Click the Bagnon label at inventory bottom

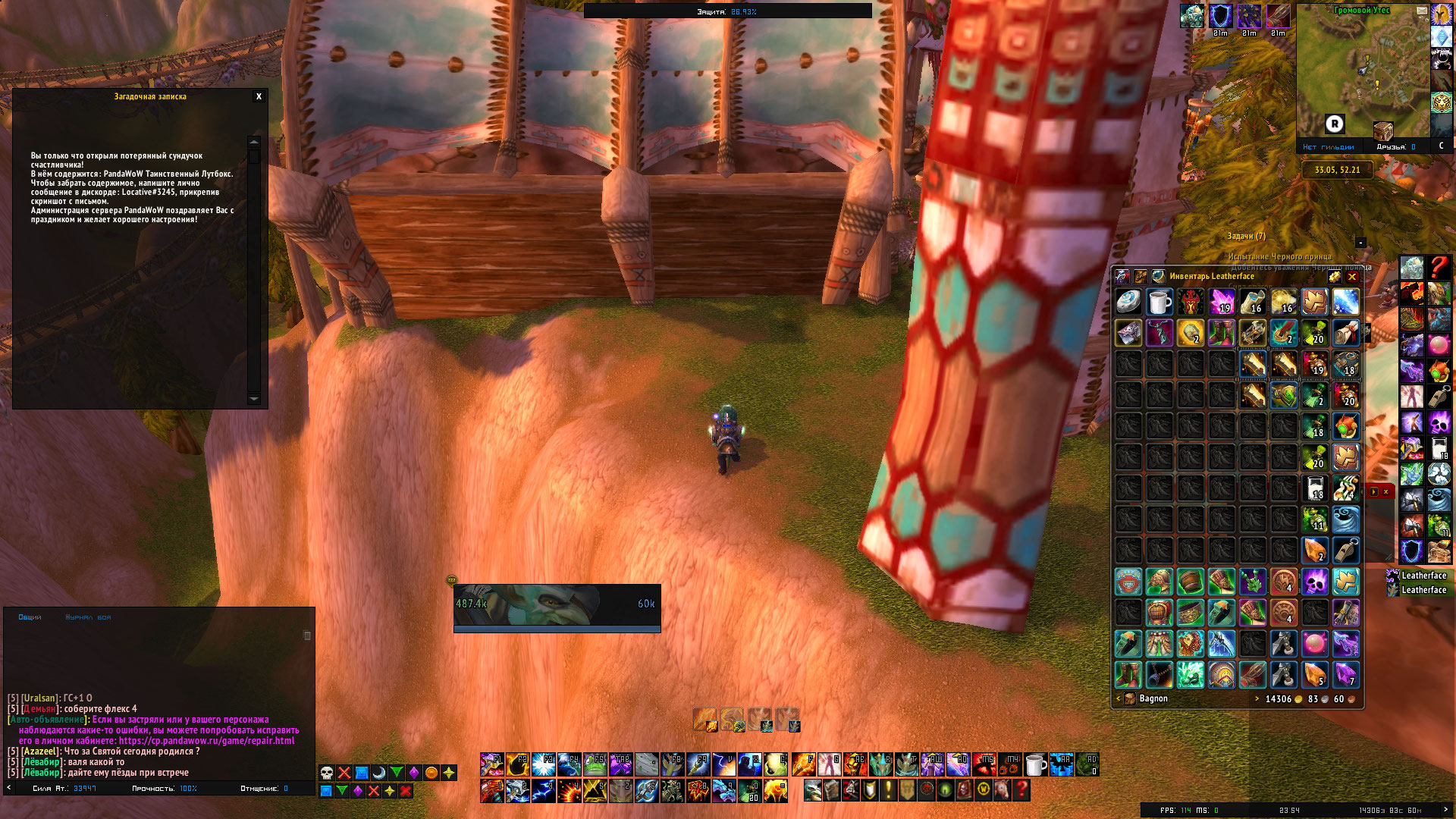click(x=1153, y=699)
